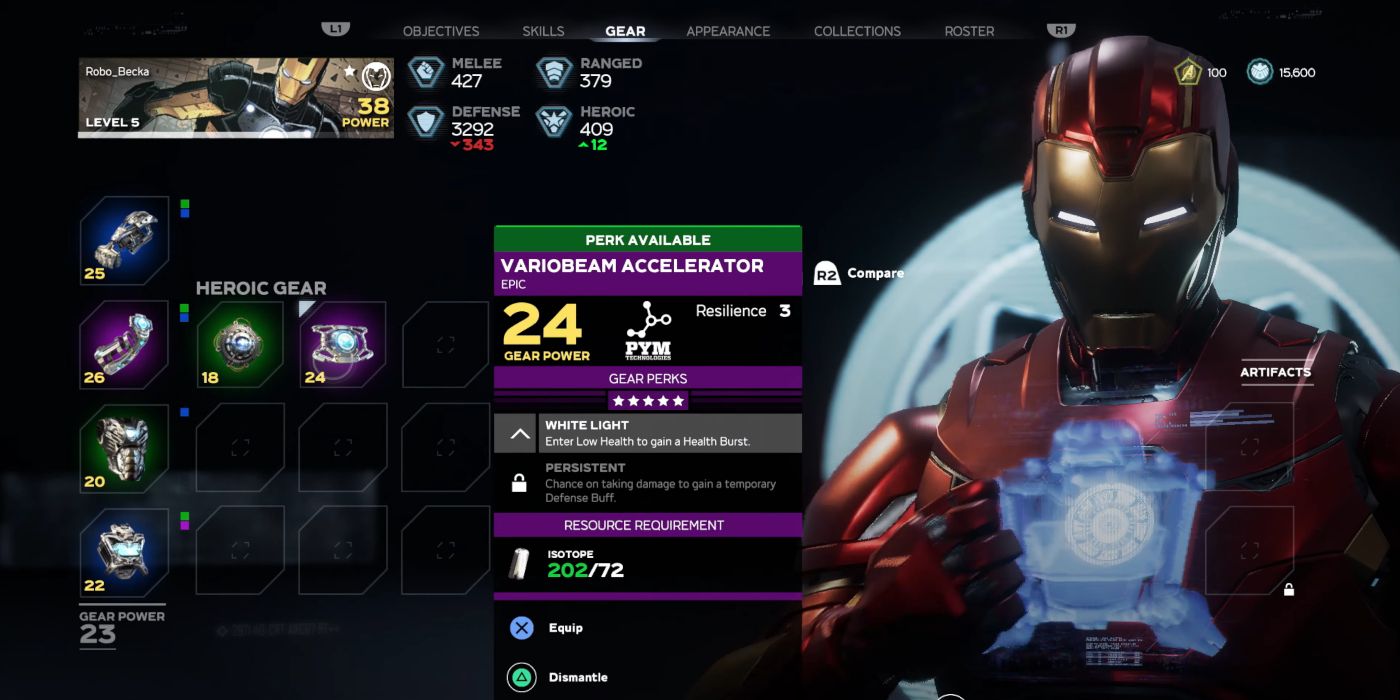This screenshot has width=1400, height=700.
Task: Select the power 20 green armor slot
Action: 124,448
